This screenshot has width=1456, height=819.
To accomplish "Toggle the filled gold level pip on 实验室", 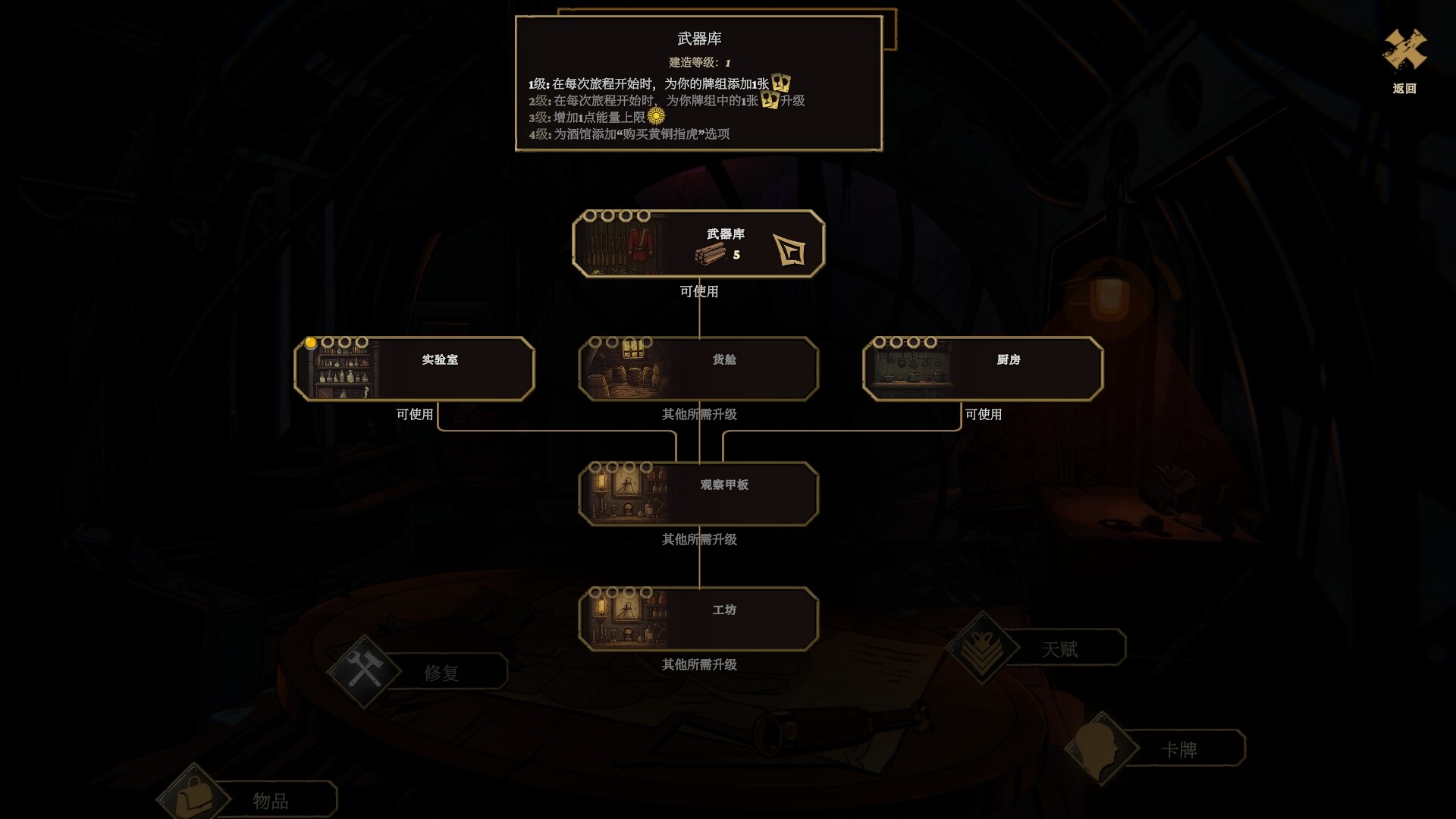I will click(x=309, y=342).
